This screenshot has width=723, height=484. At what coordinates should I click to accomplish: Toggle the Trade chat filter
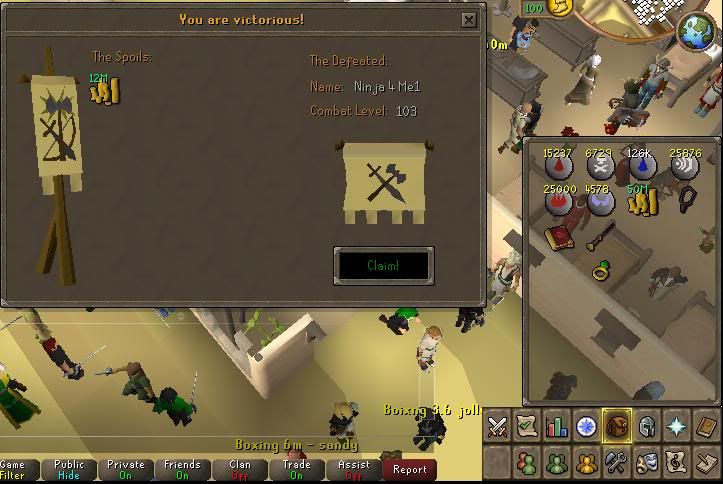296,469
